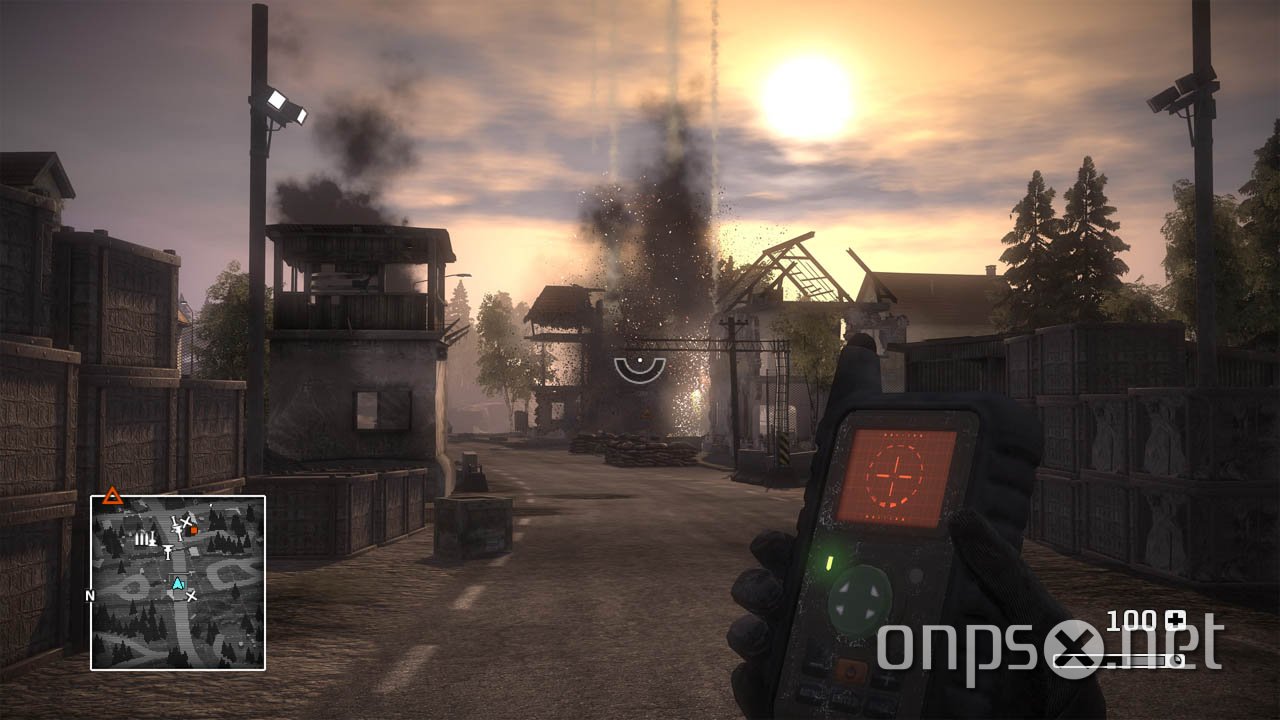Click the 100 ammo counter

pyautogui.click(x=1132, y=618)
